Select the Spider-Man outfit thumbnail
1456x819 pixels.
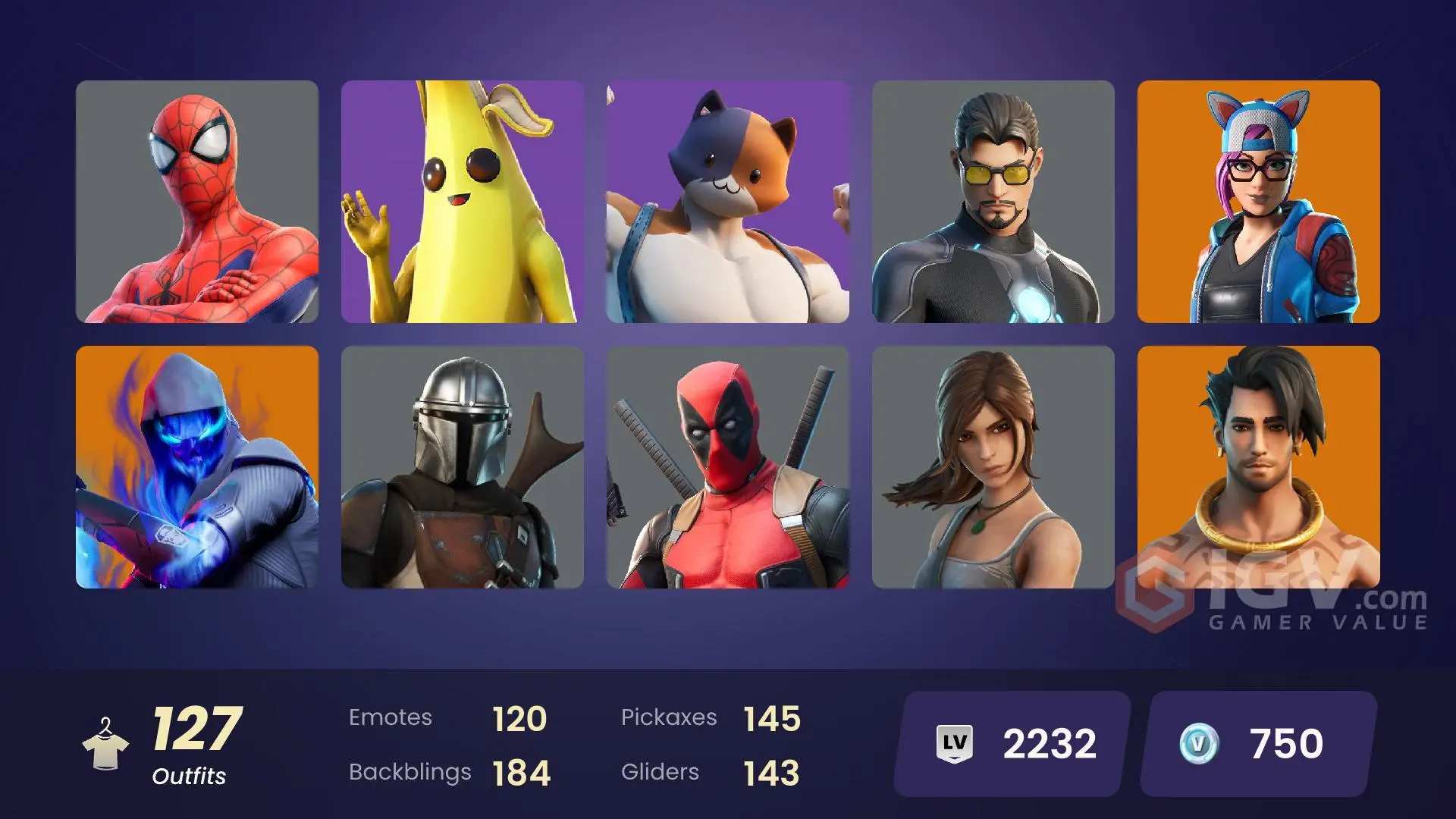tap(197, 201)
